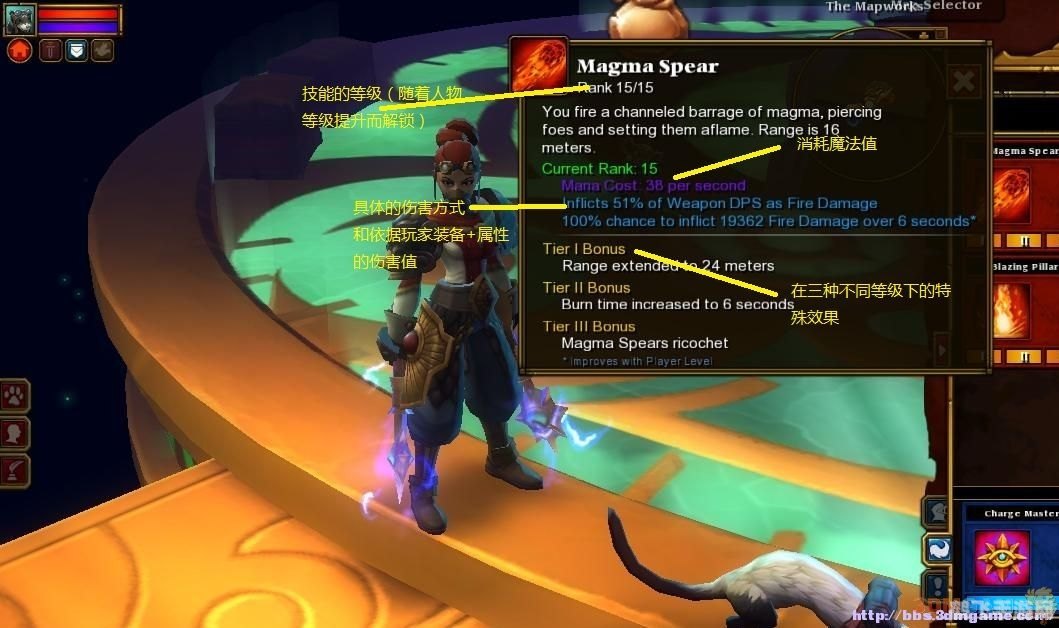Click the blue envelope icon
Screen dimensions: 1059x628
point(76,51)
